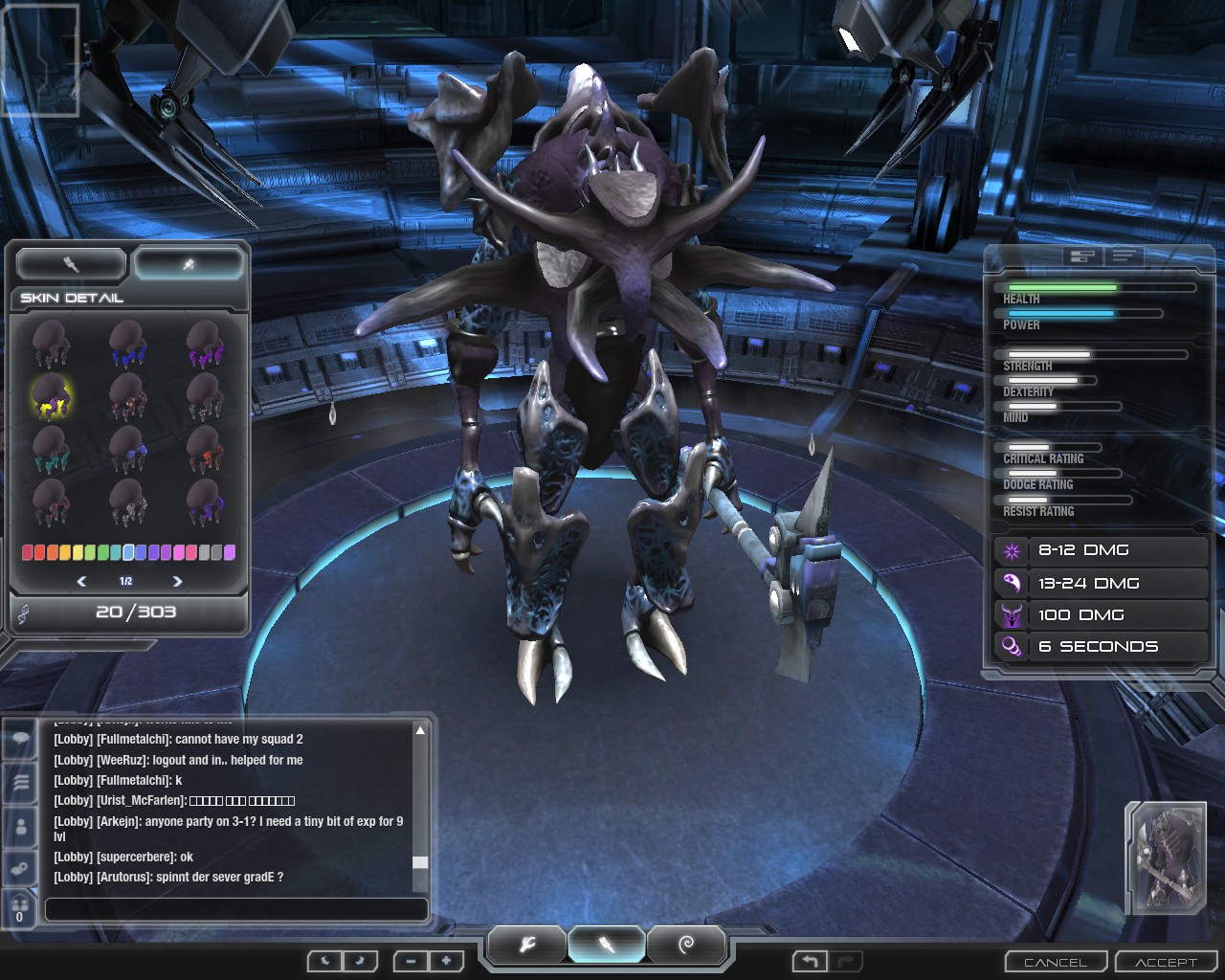1225x980 pixels.
Task: Click the right arrow to view skin page 2
Action: (177, 580)
